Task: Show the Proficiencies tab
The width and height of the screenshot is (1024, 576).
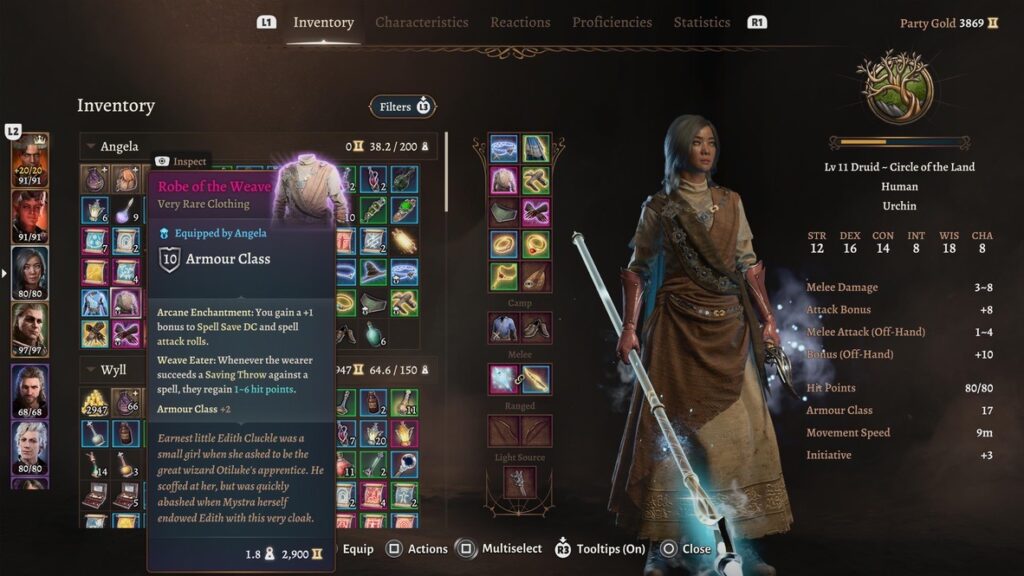Action: tap(611, 22)
